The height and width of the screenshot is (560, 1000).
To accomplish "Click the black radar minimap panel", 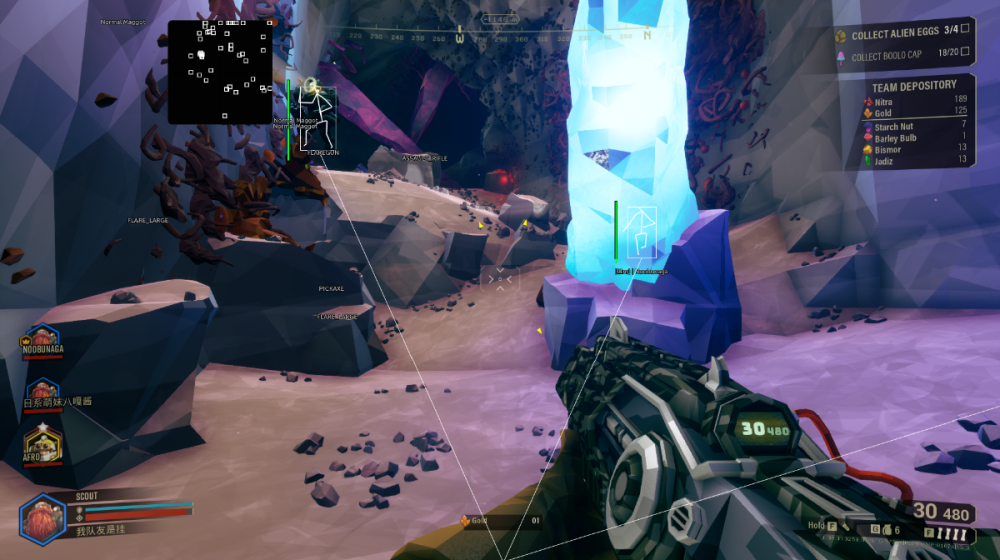I will [220, 72].
